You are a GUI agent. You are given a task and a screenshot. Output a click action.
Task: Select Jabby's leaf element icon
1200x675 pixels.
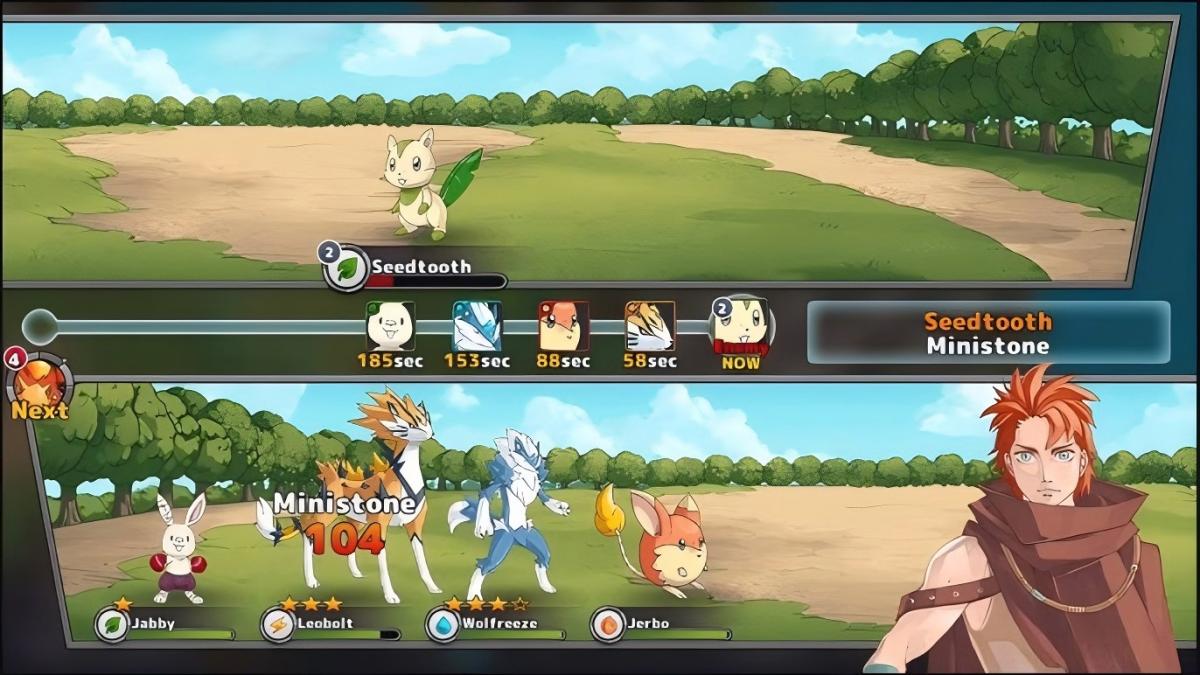tap(111, 625)
